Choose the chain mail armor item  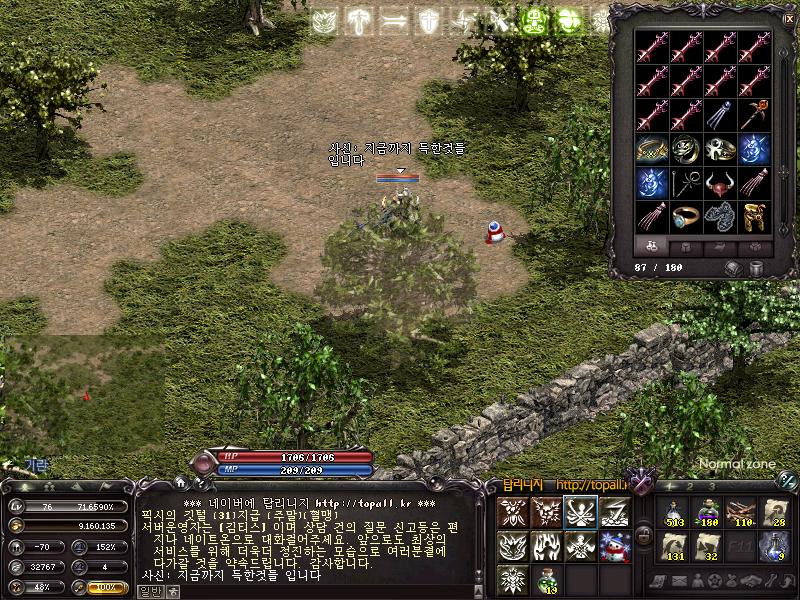(720, 217)
